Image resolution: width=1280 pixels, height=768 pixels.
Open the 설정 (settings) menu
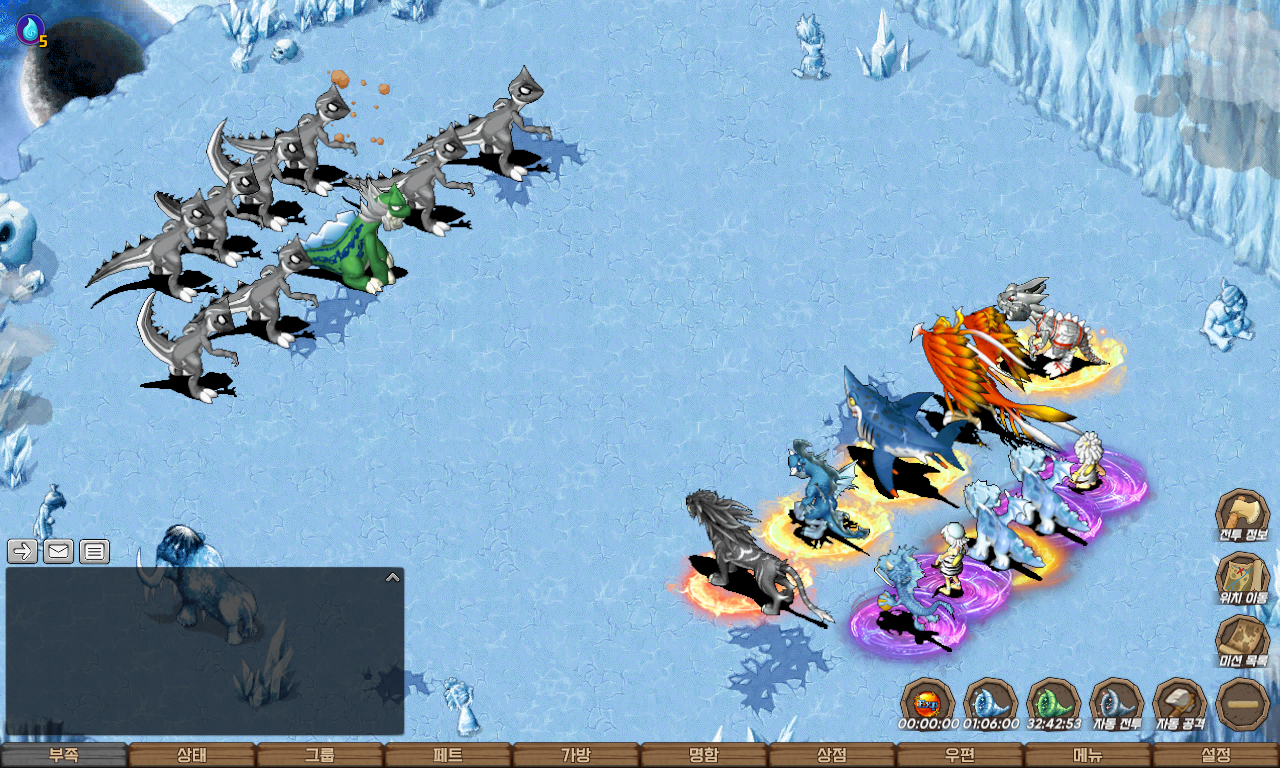tap(1216, 755)
